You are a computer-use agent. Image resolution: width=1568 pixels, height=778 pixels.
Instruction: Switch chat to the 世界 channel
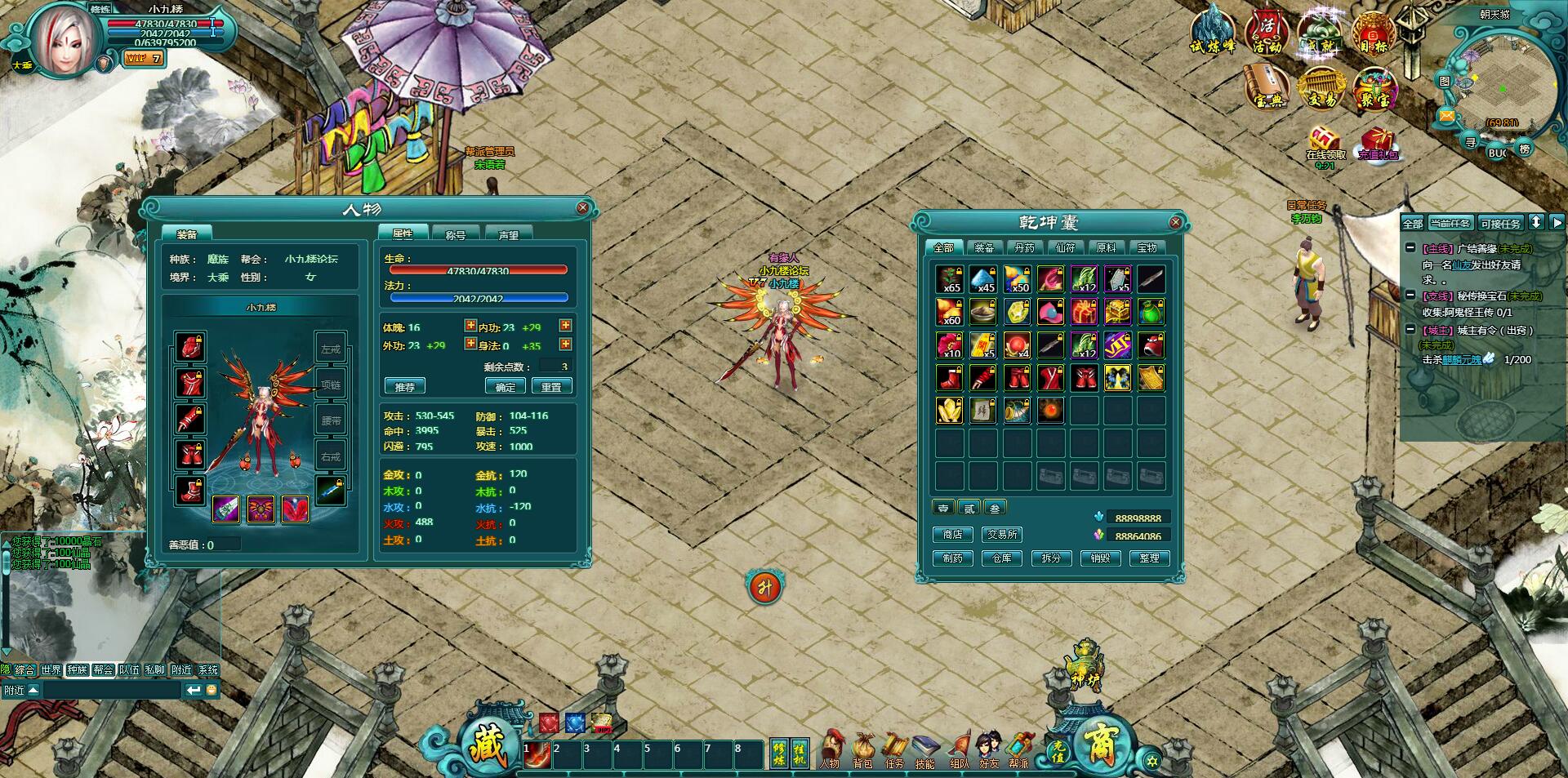(51, 669)
